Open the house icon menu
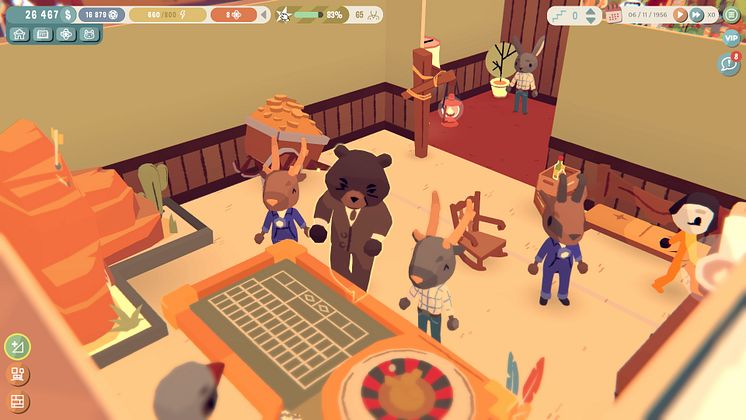This screenshot has width=746, height=420. click(19, 34)
